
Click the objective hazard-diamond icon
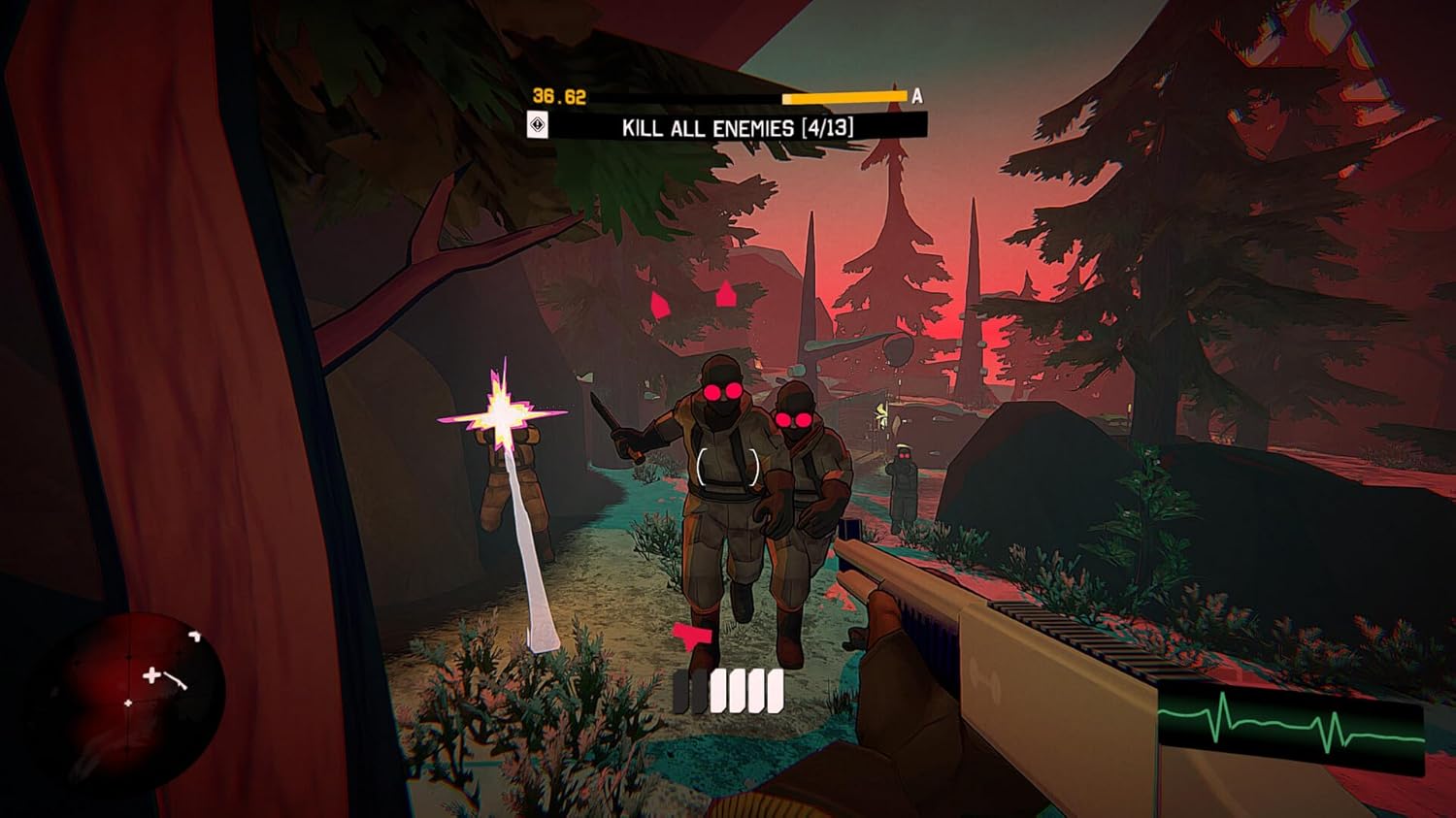click(539, 124)
